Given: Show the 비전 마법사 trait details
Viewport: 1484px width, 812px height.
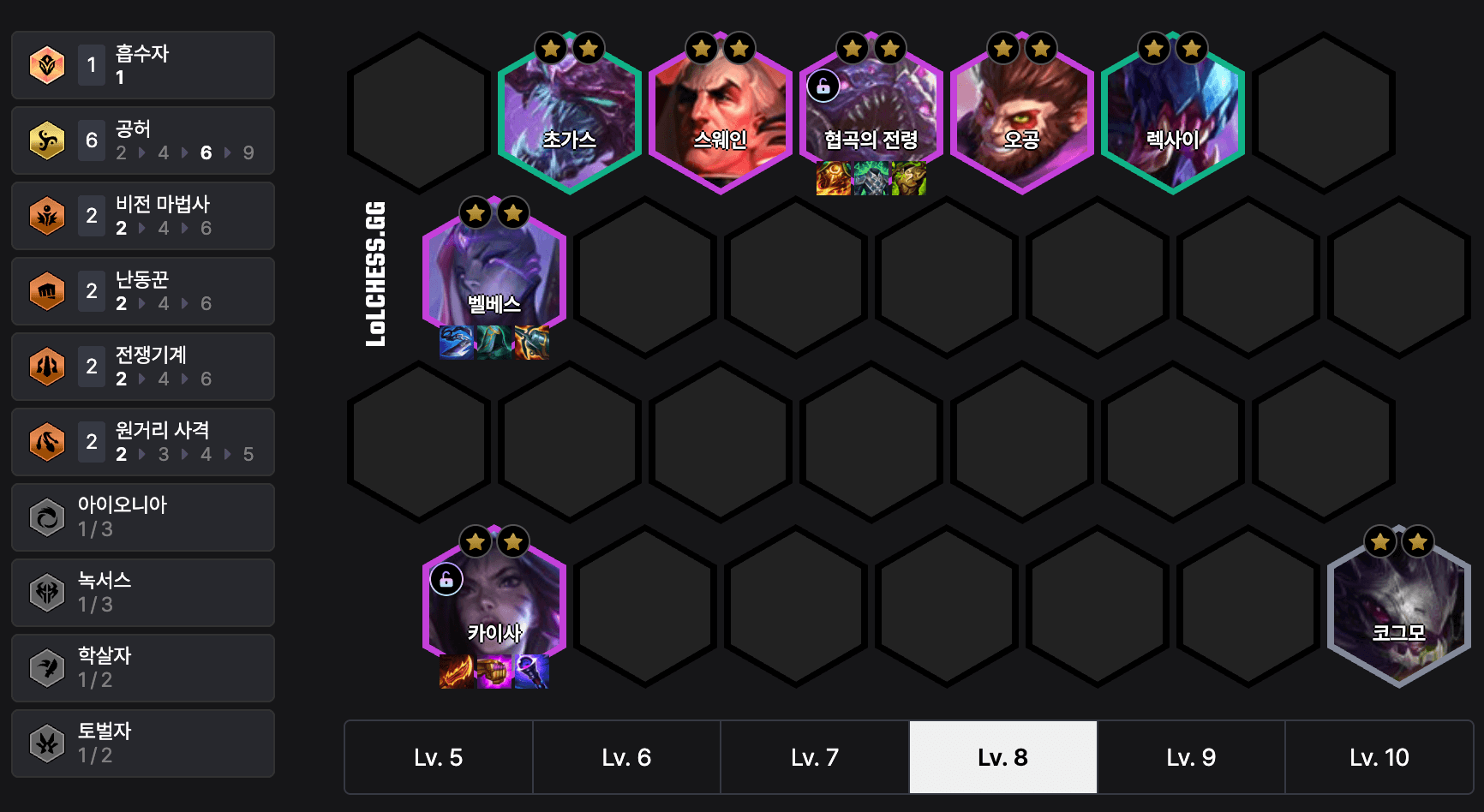Looking at the screenshot, I should [x=143, y=216].
